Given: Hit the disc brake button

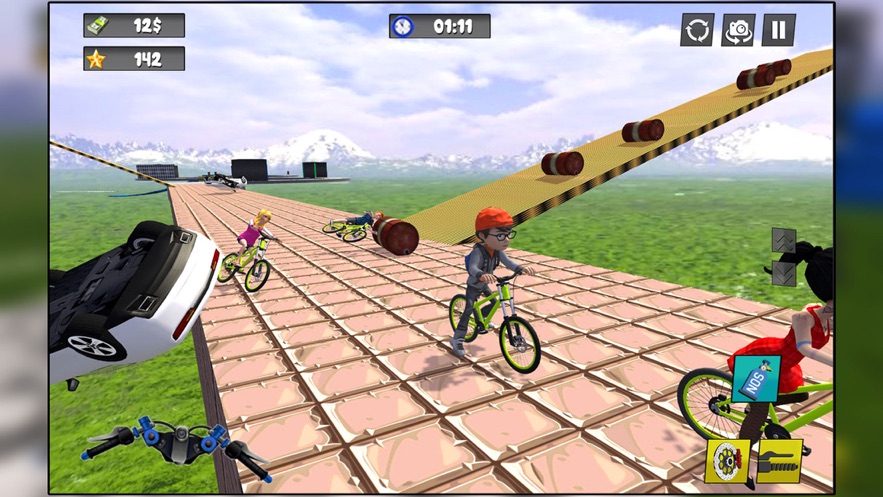Looking at the screenshot, I should 727,461.
